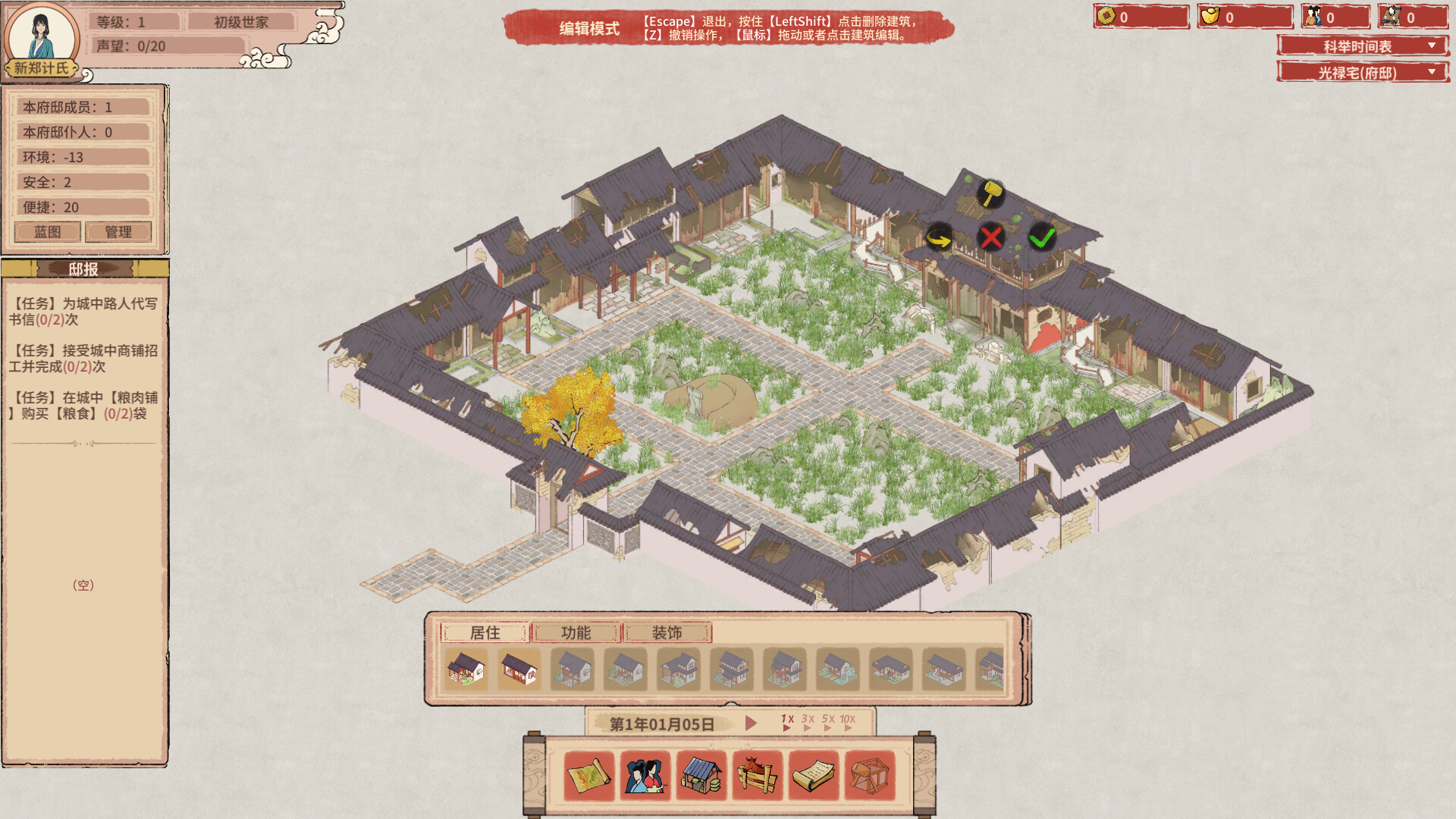
Task: Pick the first house thumbnail in 居住
Action: 466,670
